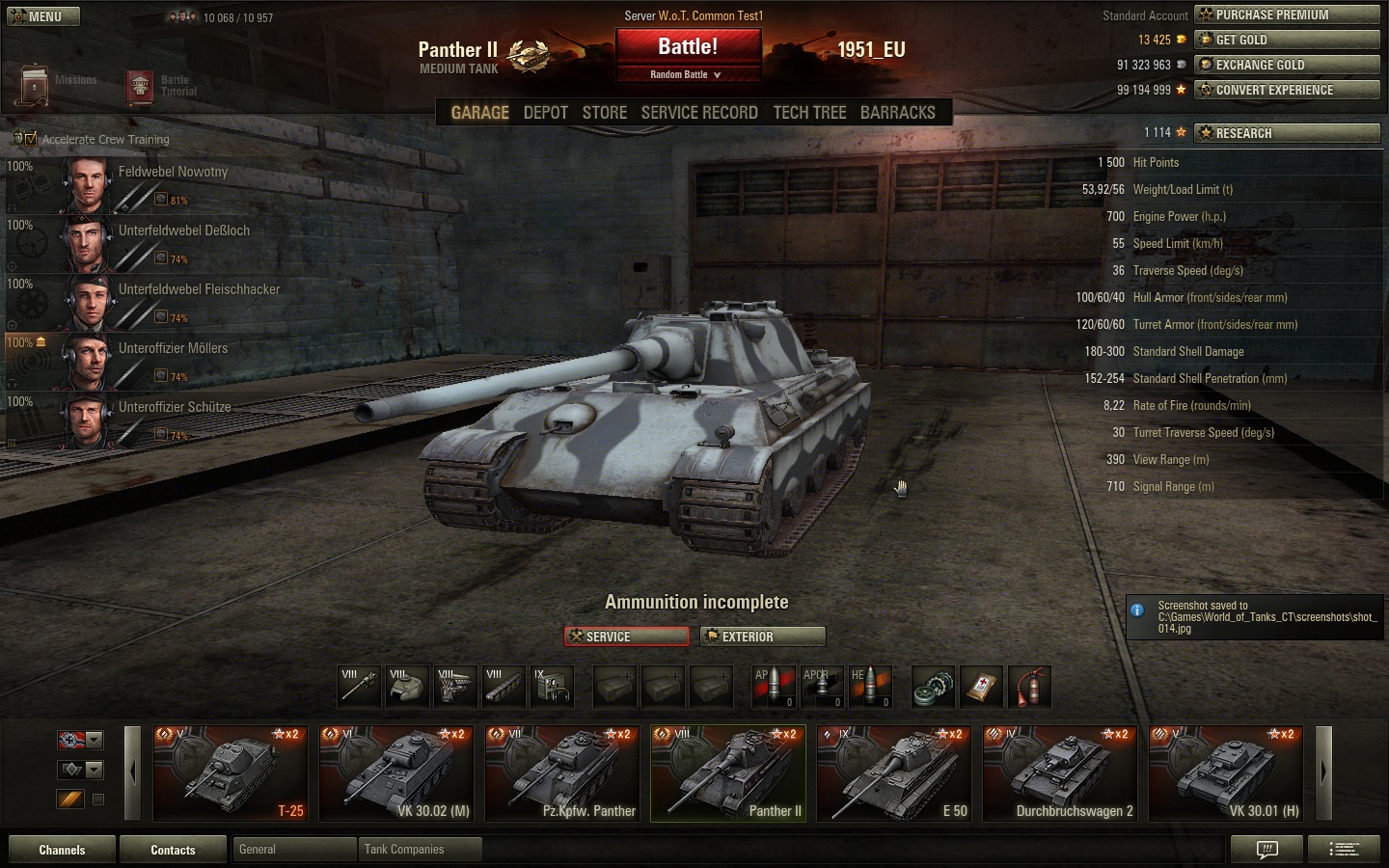Open the Contacts panel
The image size is (1389, 868).
[x=173, y=850]
